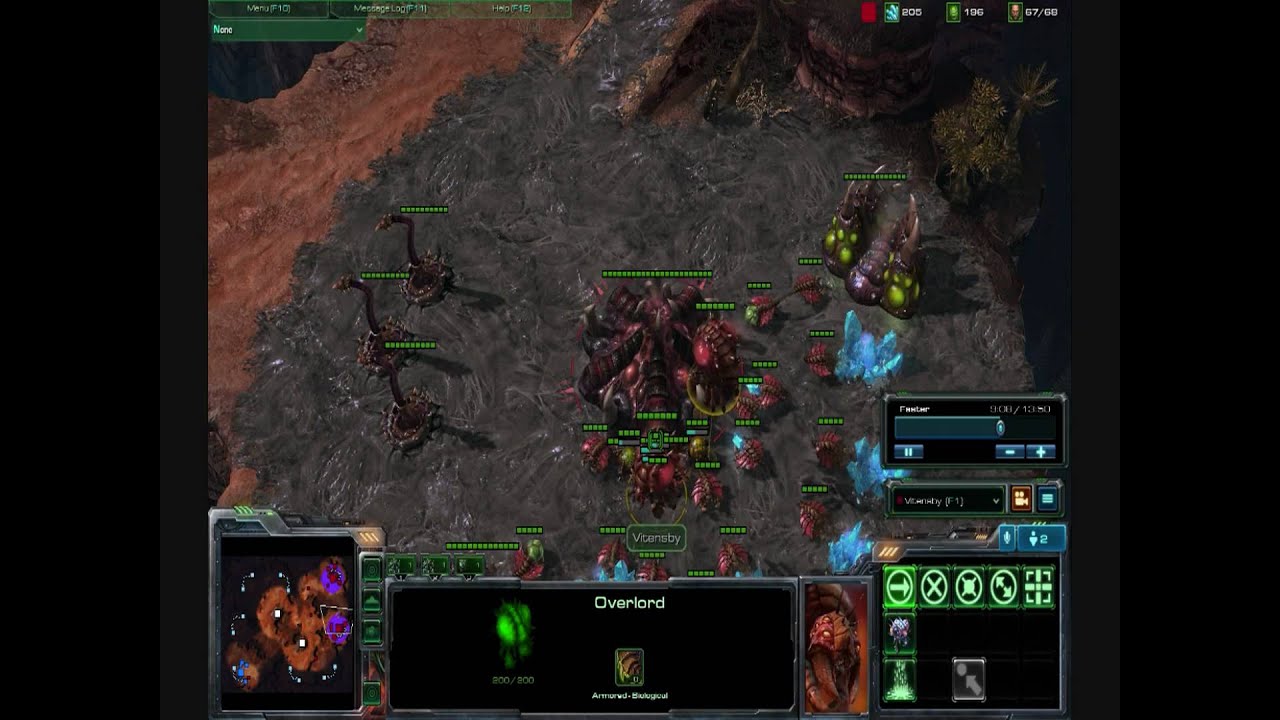Toggle the microphone voice button
The width and height of the screenshot is (1280, 720).
(x=1008, y=538)
